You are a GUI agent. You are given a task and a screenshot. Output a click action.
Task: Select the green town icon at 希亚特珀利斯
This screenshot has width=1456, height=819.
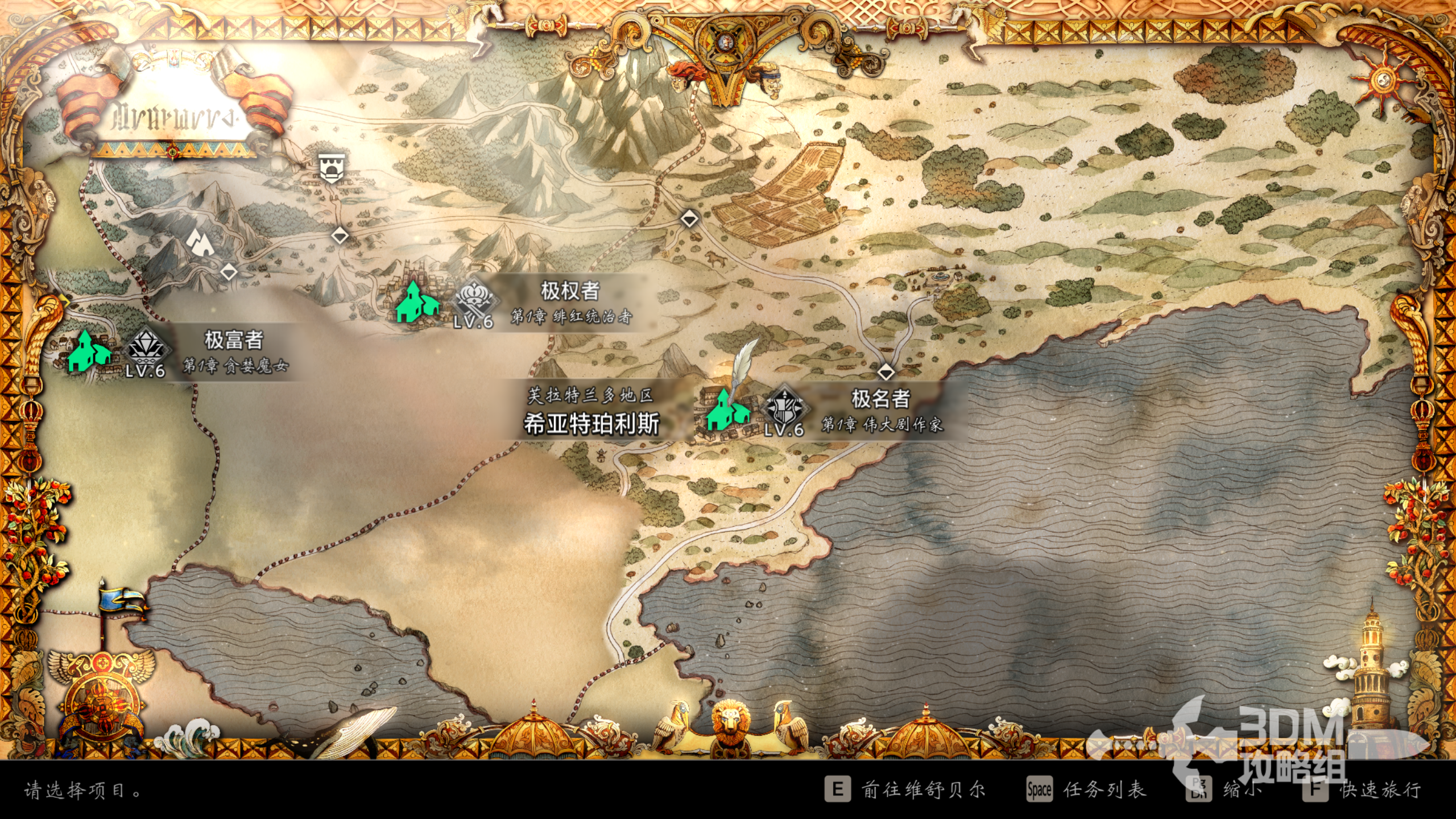point(726,411)
